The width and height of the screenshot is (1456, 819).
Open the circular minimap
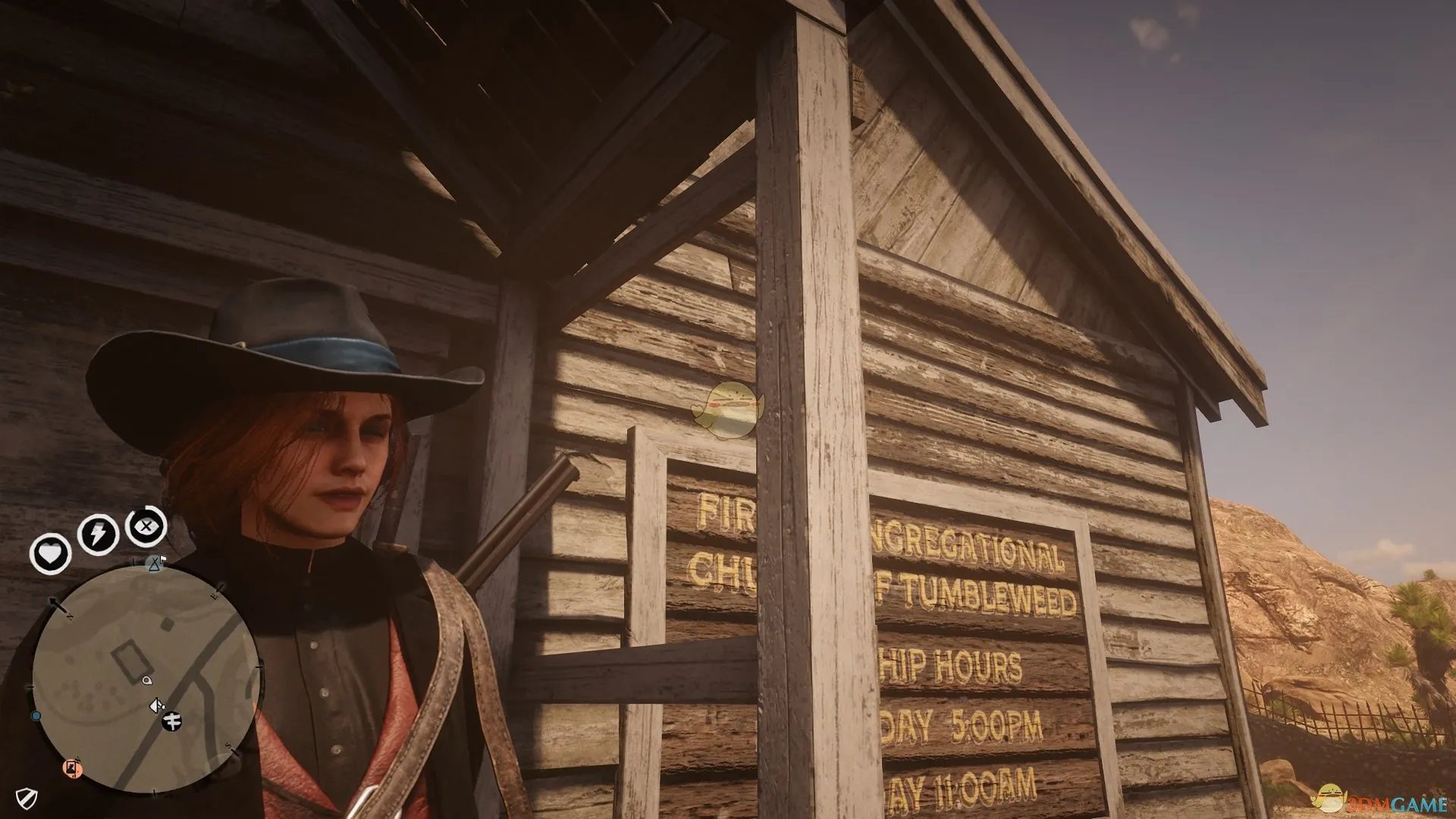pyautogui.click(x=145, y=679)
